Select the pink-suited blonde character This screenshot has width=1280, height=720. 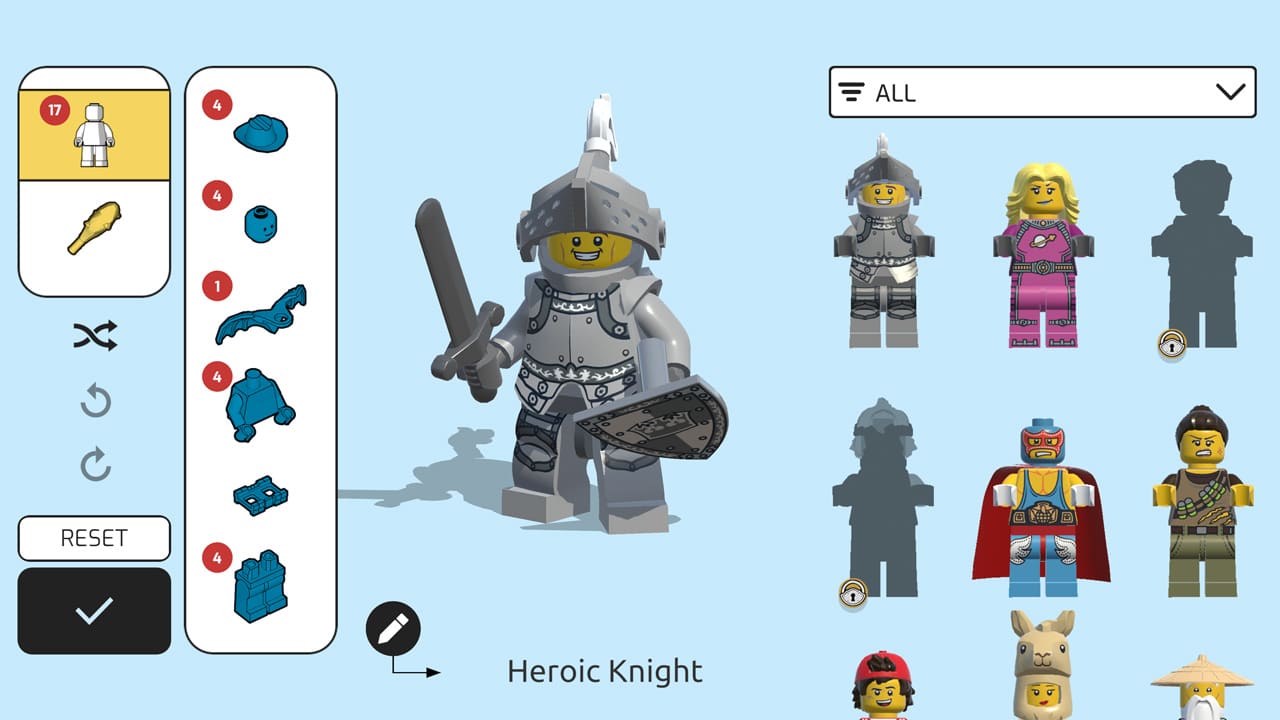coord(1040,250)
